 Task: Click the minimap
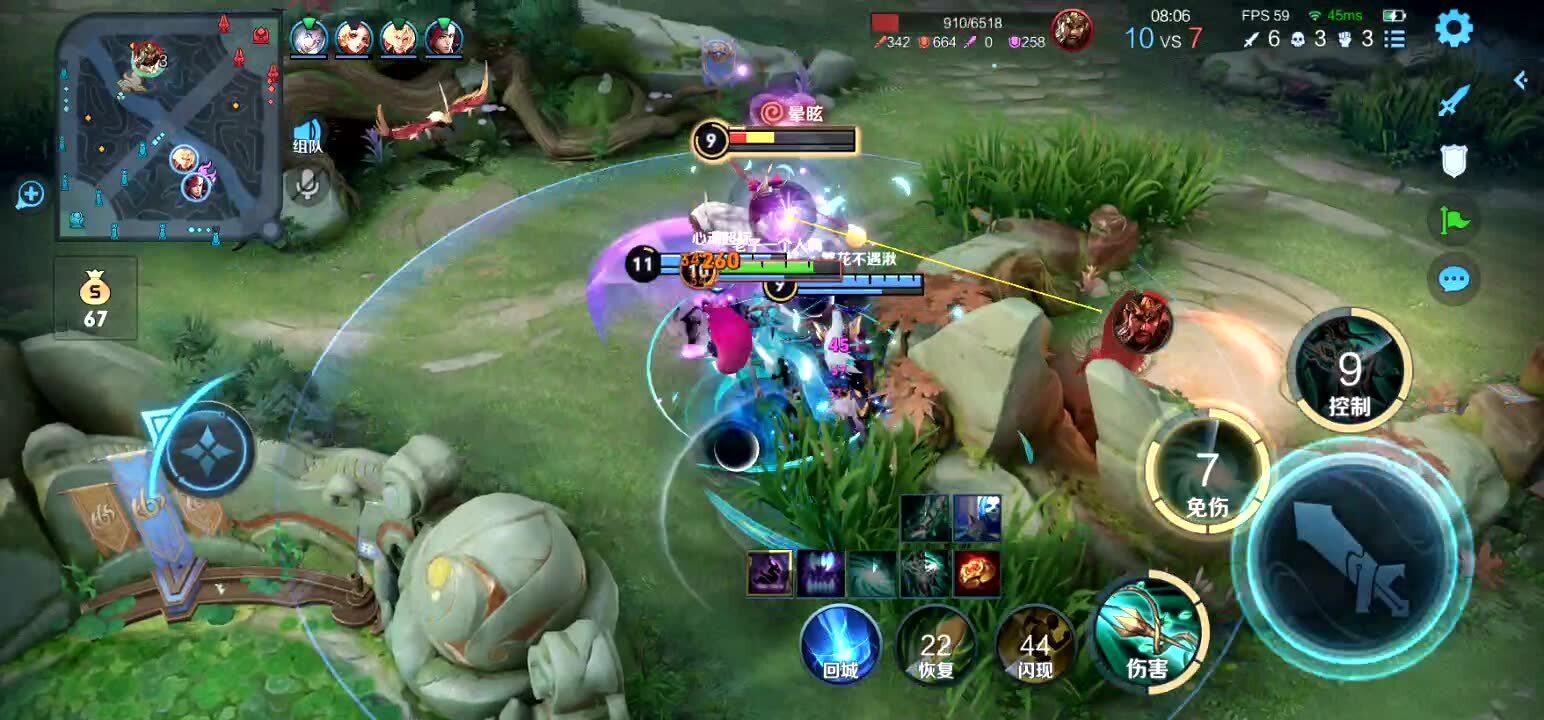pos(168,126)
